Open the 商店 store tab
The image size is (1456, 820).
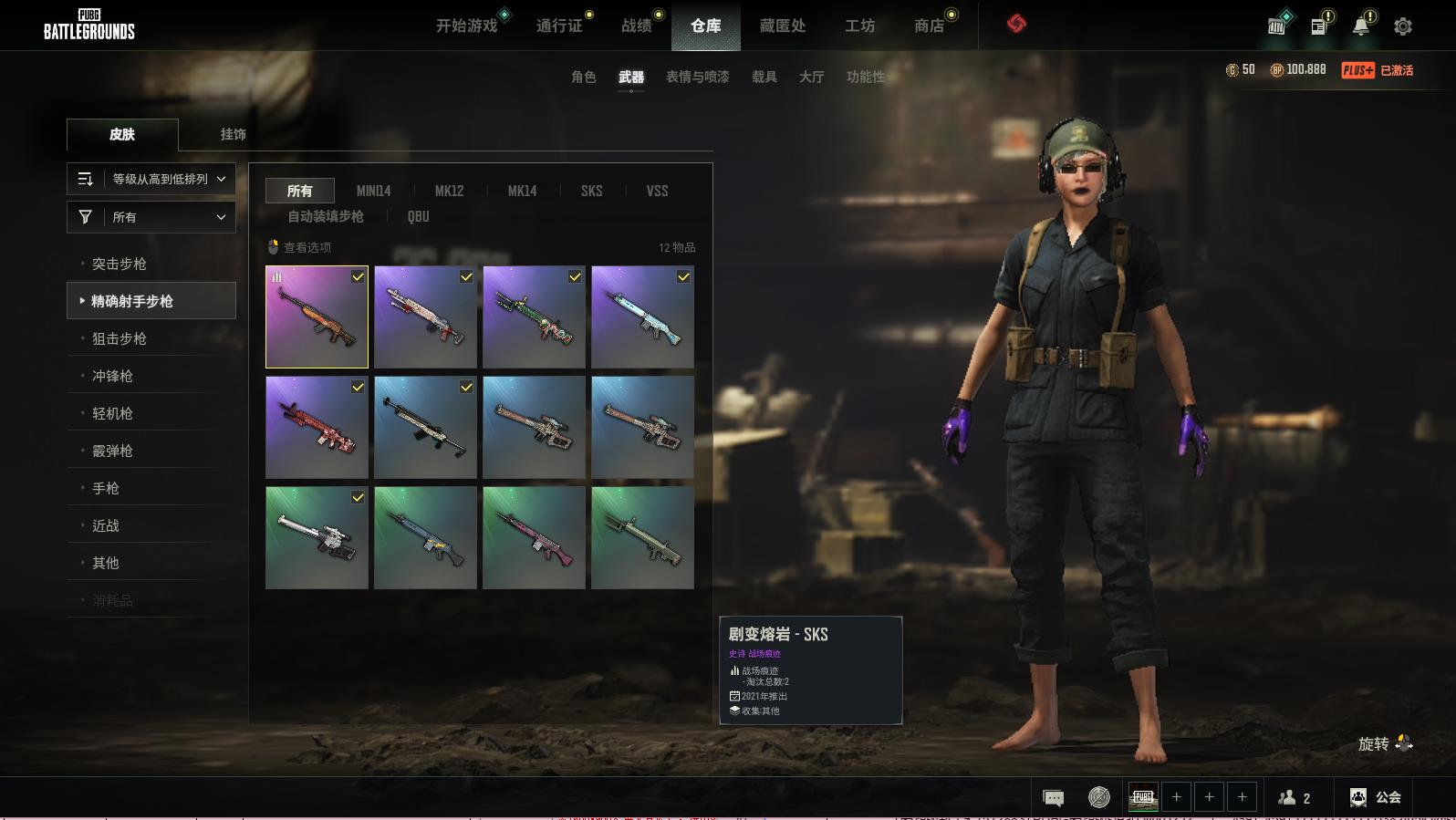coord(929,26)
